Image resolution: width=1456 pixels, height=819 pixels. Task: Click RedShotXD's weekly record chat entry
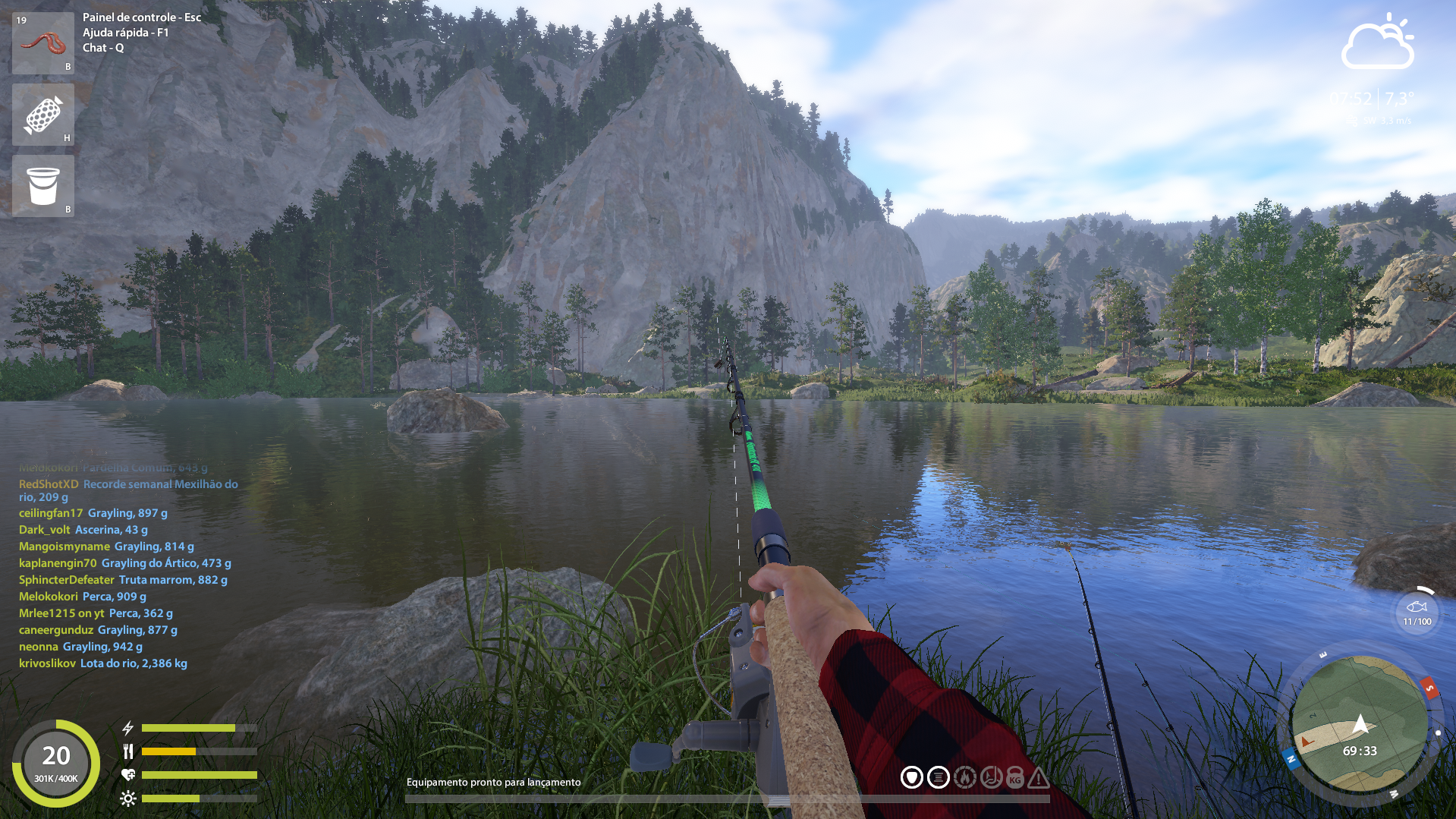pyautogui.click(x=128, y=490)
